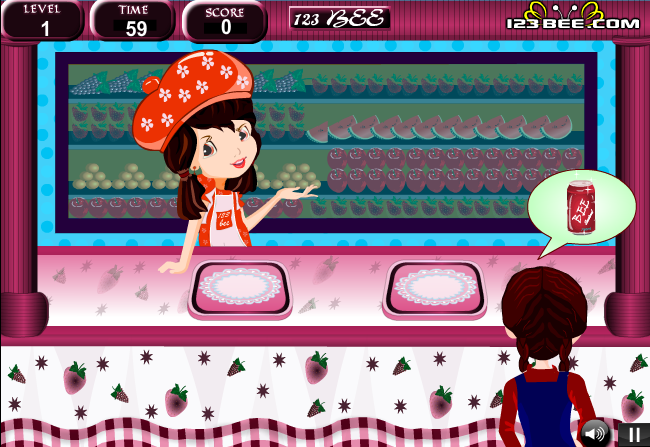This screenshot has height=447, width=650.
Task: Pause the game with the pause button
Action: point(632,434)
